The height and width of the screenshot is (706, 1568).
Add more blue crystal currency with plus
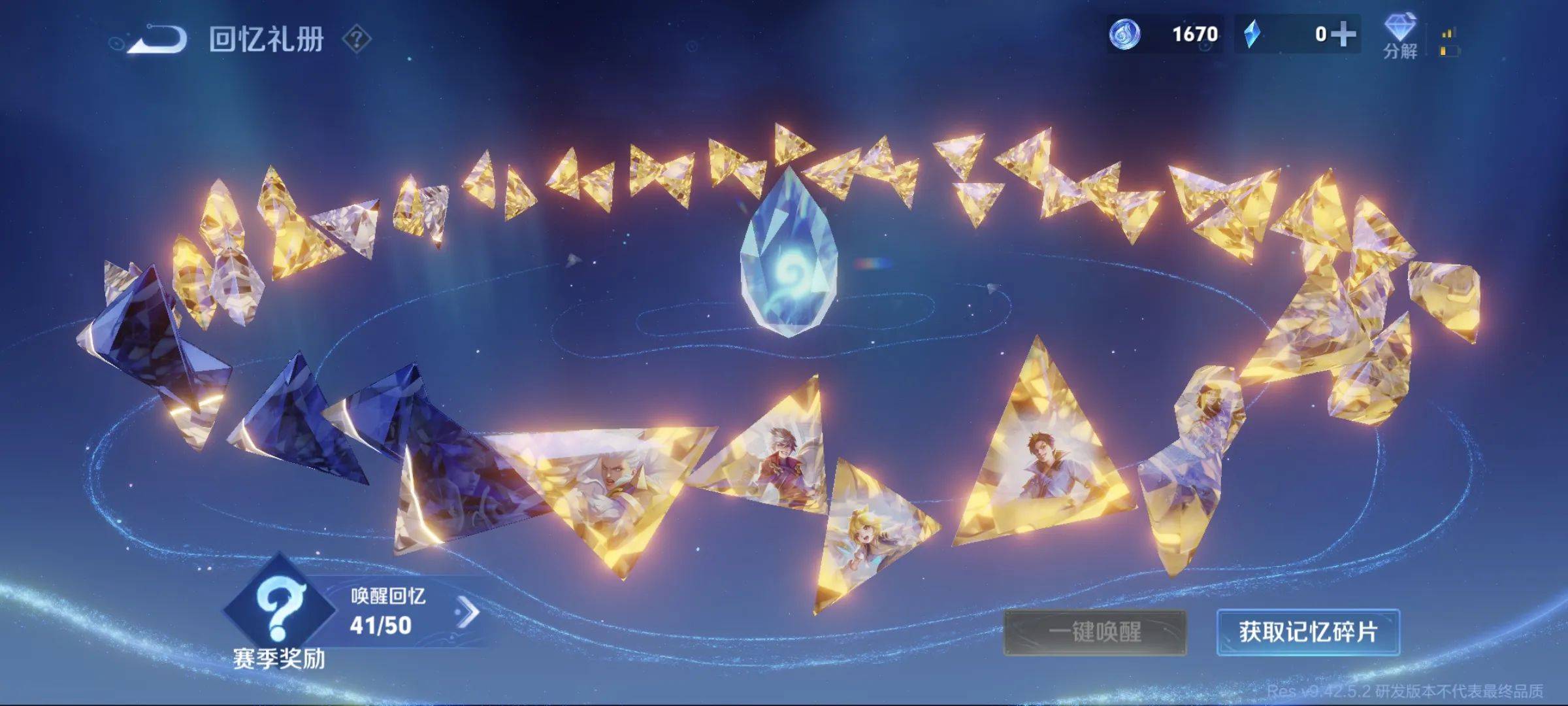[1343, 34]
